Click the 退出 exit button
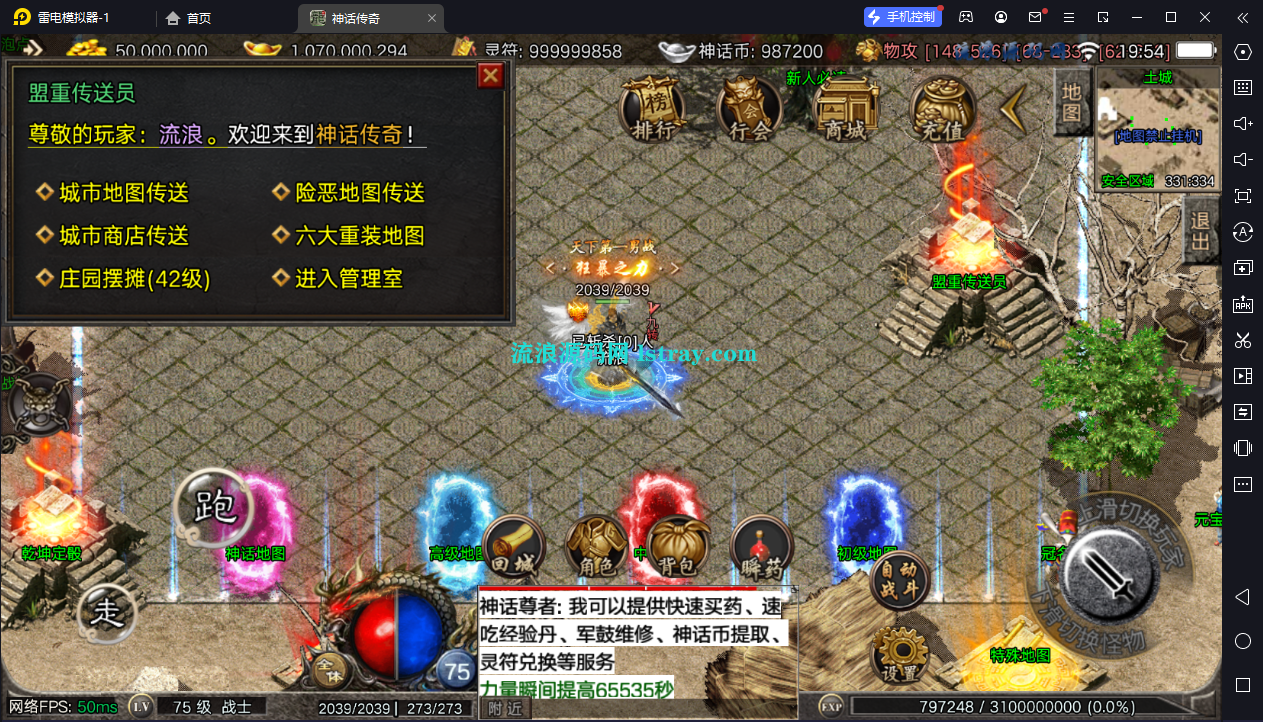 (1200, 230)
